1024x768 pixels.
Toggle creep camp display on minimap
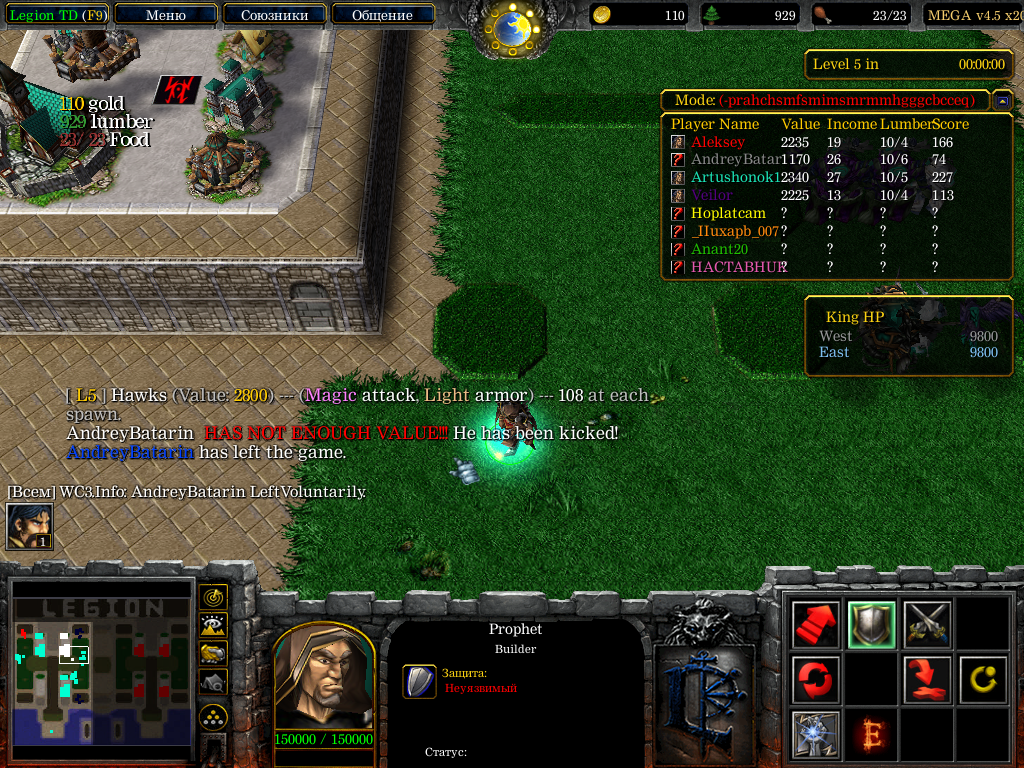click(213, 682)
